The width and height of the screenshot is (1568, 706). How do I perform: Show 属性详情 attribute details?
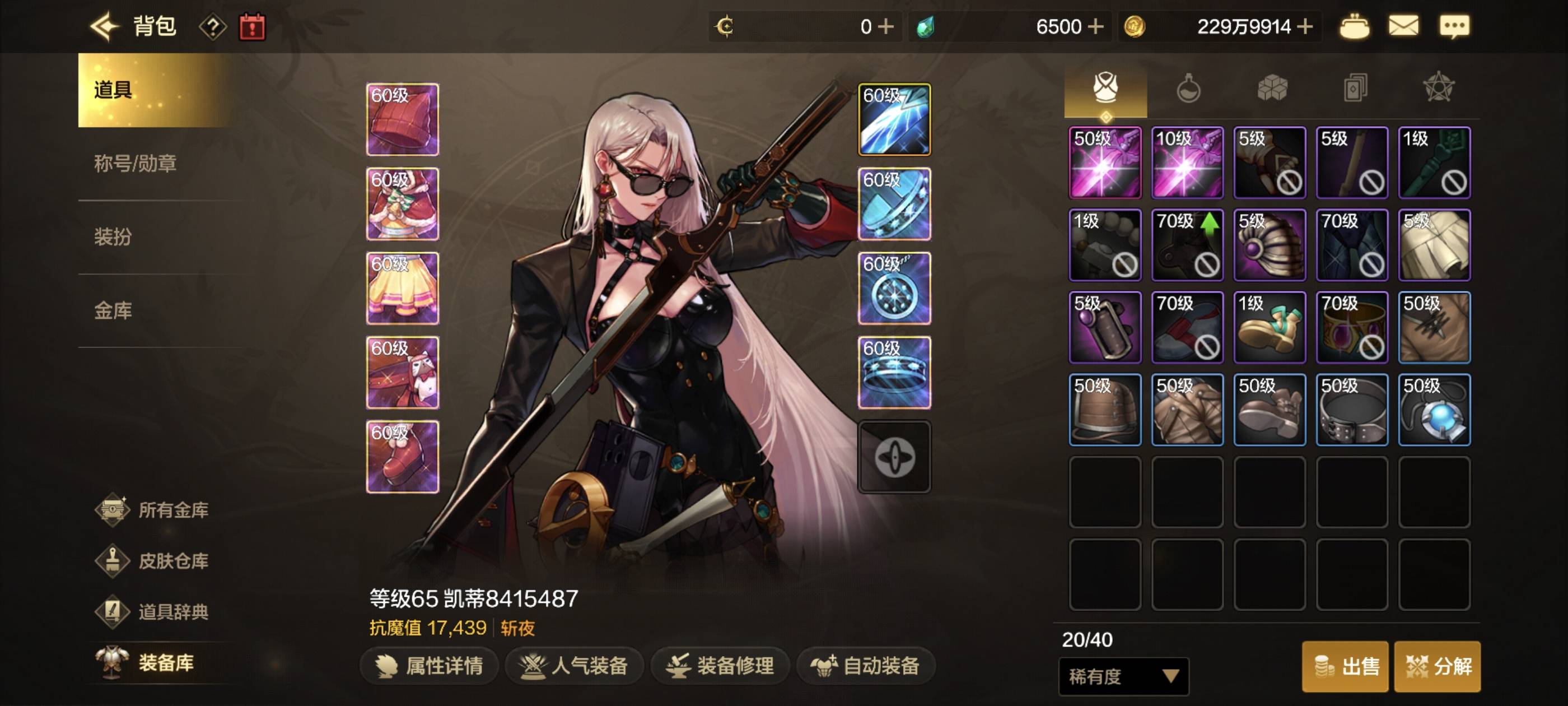click(430, 665)
